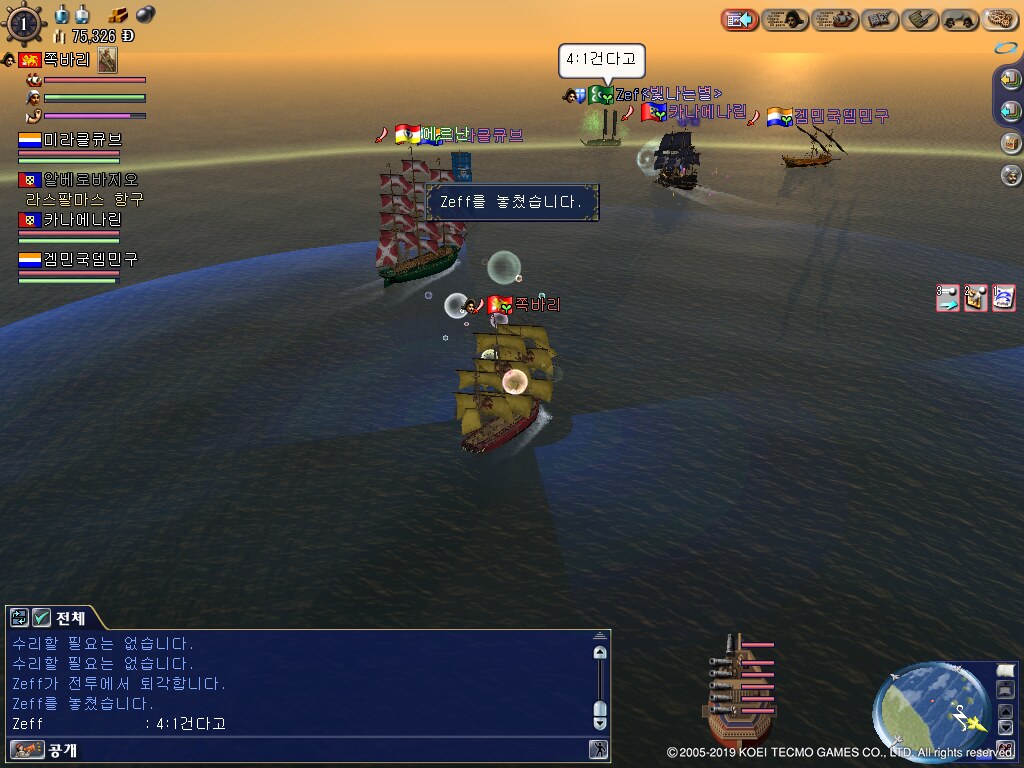The image size is (1024, 768).
Task: Activate the skill slot numbered 3
Action: coord(948,298)
